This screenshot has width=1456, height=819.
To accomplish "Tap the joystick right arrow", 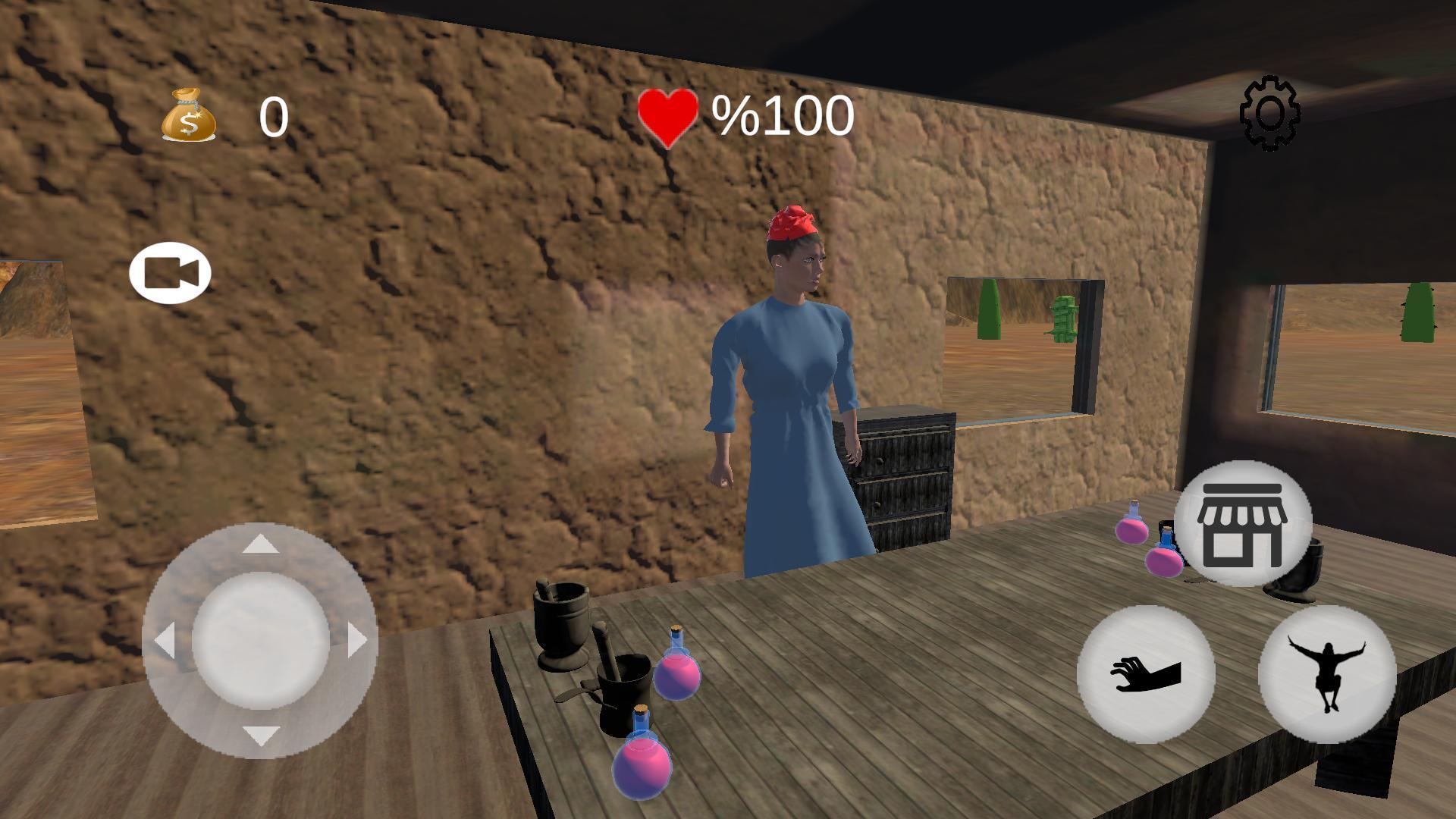I will (357, 641).
